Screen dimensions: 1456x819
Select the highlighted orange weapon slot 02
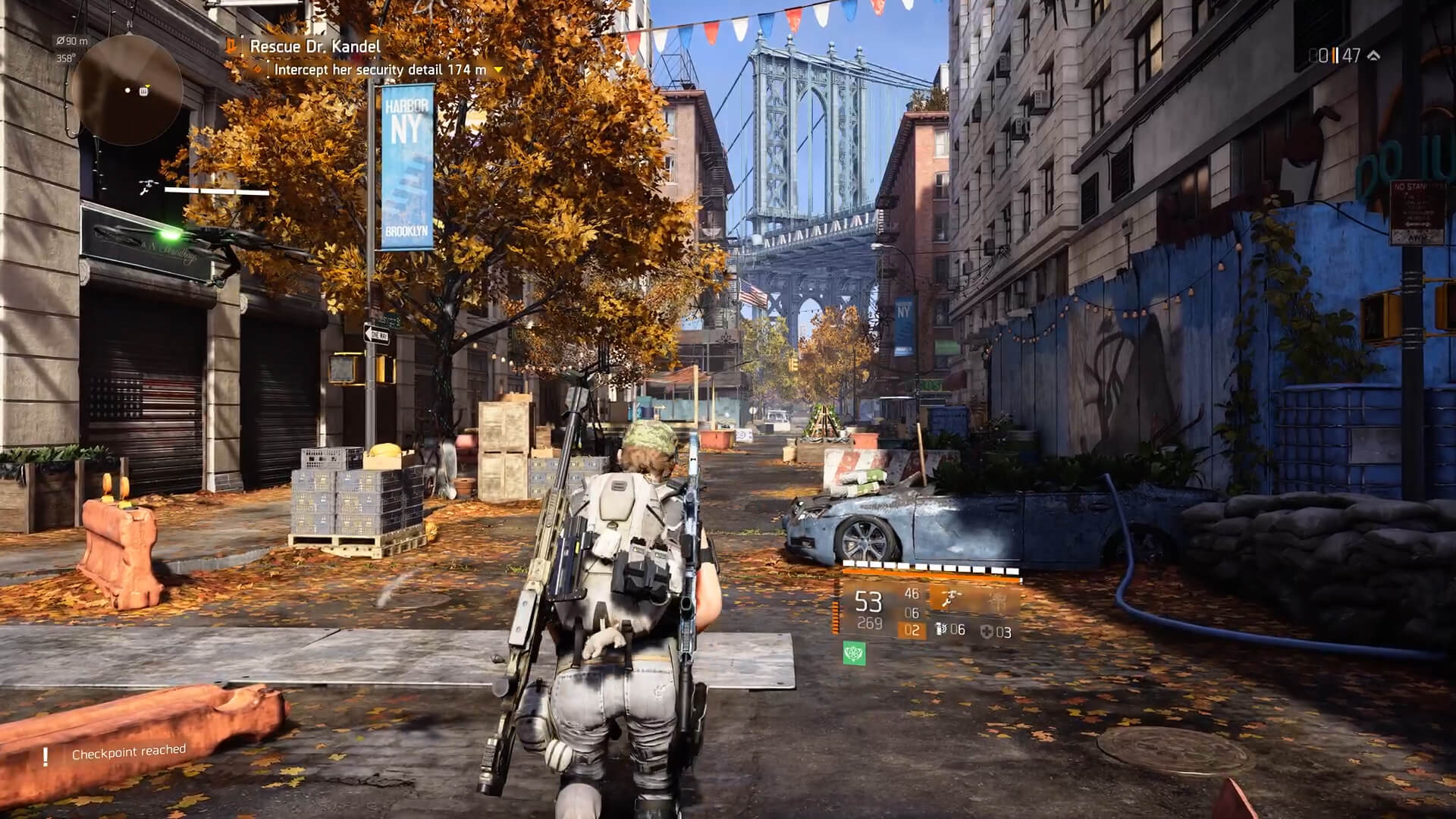[x=912, y=630]
